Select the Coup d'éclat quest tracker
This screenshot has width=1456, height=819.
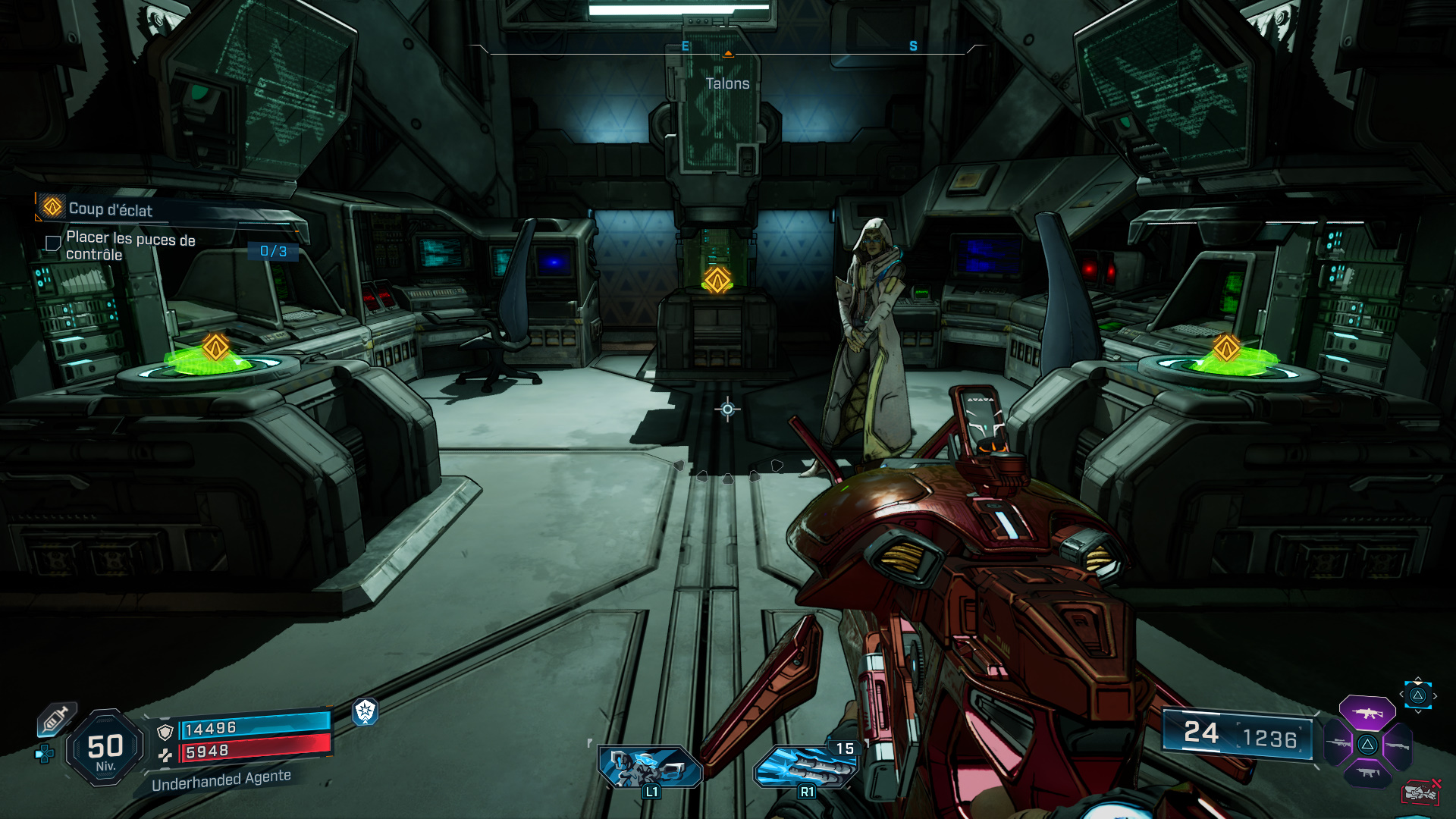coord(111,209)
